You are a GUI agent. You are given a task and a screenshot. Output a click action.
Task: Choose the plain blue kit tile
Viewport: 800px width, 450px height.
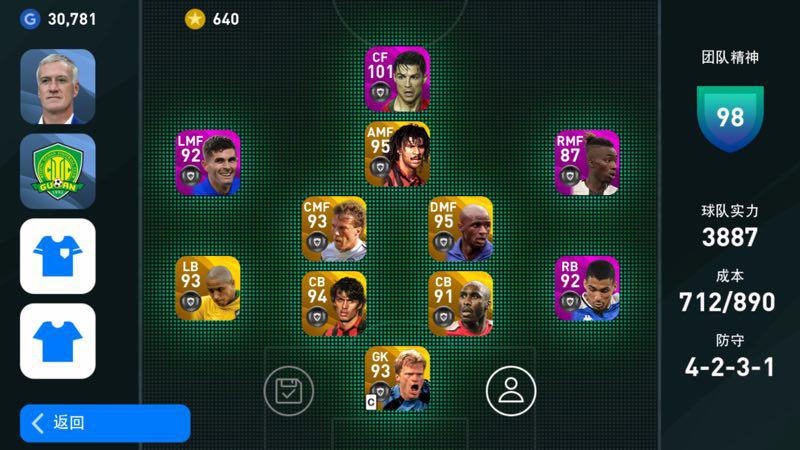coord(58,341)
